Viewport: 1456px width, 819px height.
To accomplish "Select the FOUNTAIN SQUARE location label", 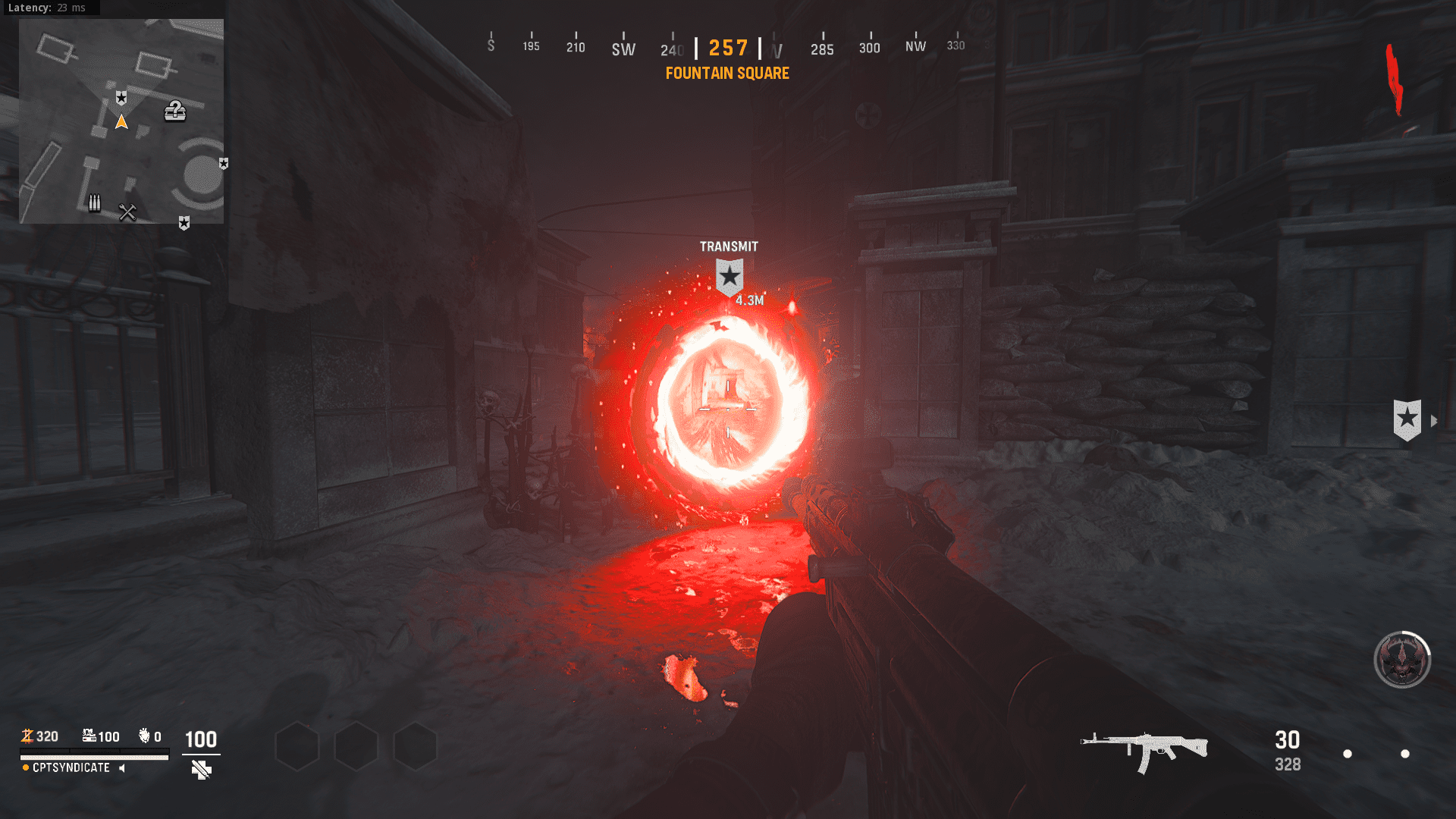I will click(726, 74).
